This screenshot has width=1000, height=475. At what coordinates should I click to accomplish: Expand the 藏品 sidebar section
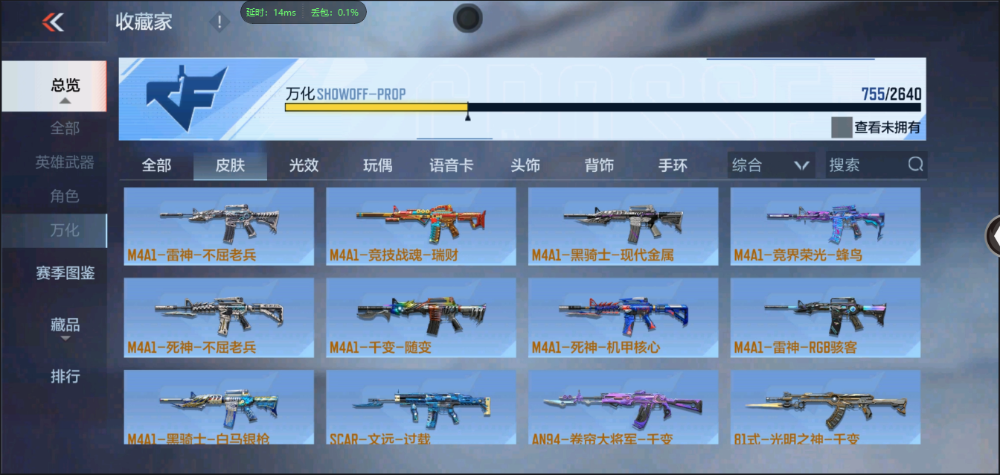(x=65, y=326)
